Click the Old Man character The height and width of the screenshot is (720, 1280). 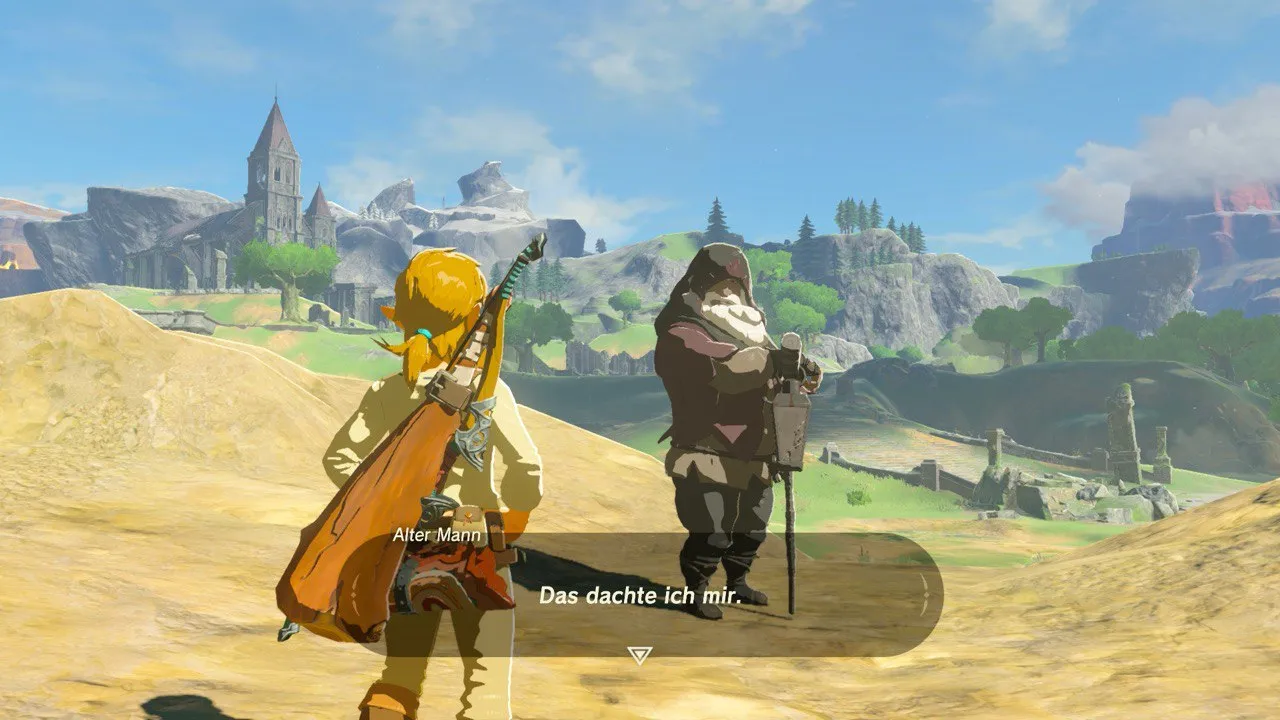coord(720,400)
